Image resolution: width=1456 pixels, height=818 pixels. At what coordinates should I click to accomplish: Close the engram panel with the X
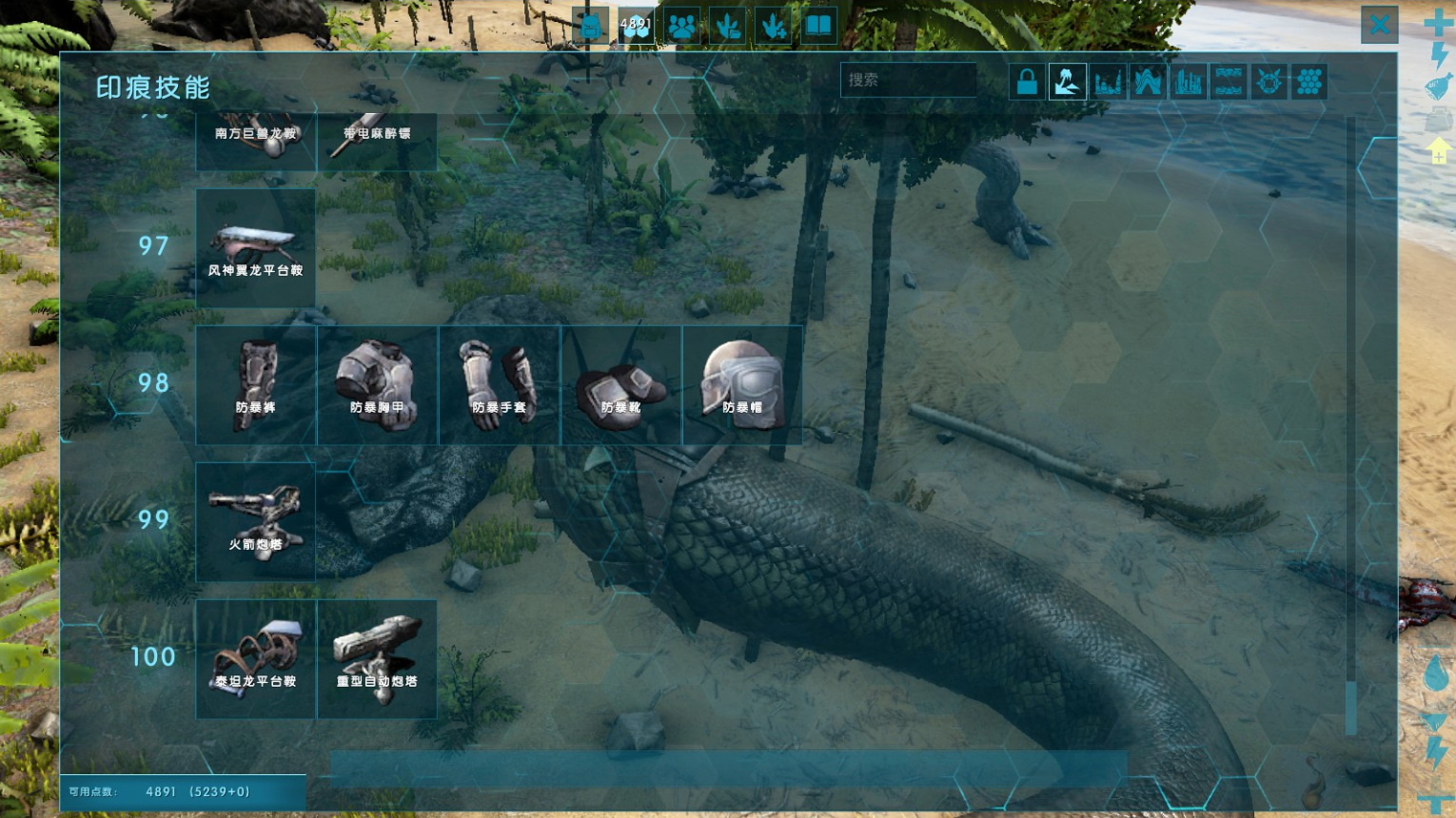click(x=1379, y=25)
